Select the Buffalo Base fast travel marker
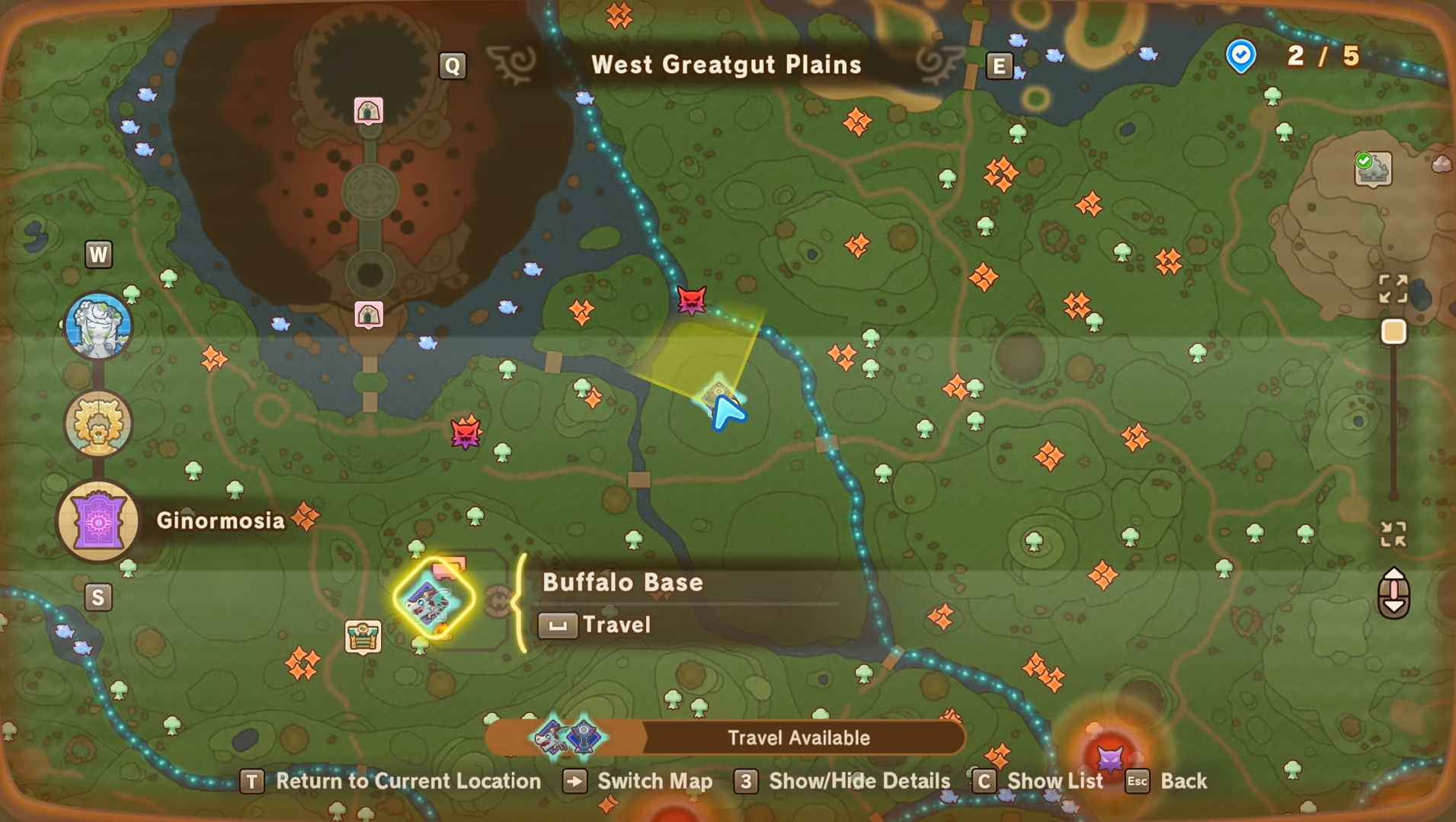The width and height of the screenshot is (1456, 822). tap(434, 600)
